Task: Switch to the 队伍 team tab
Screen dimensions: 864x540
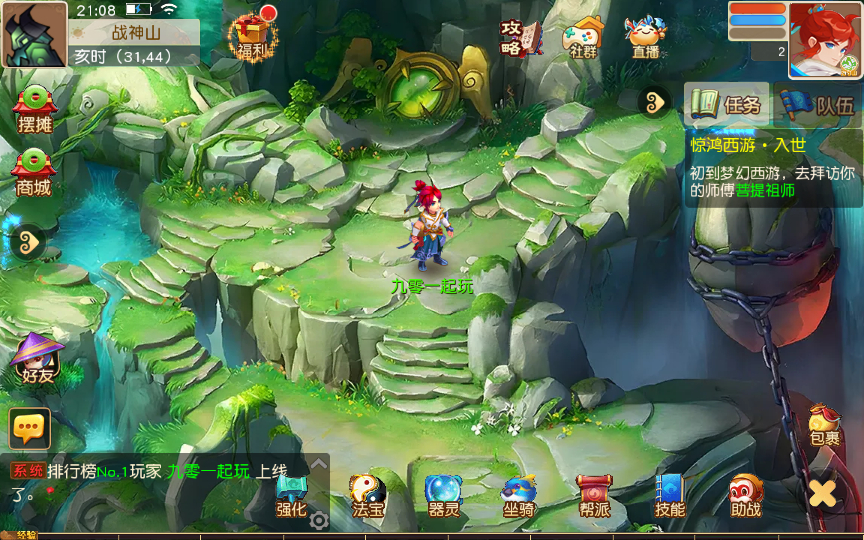Action: (818, 104)
